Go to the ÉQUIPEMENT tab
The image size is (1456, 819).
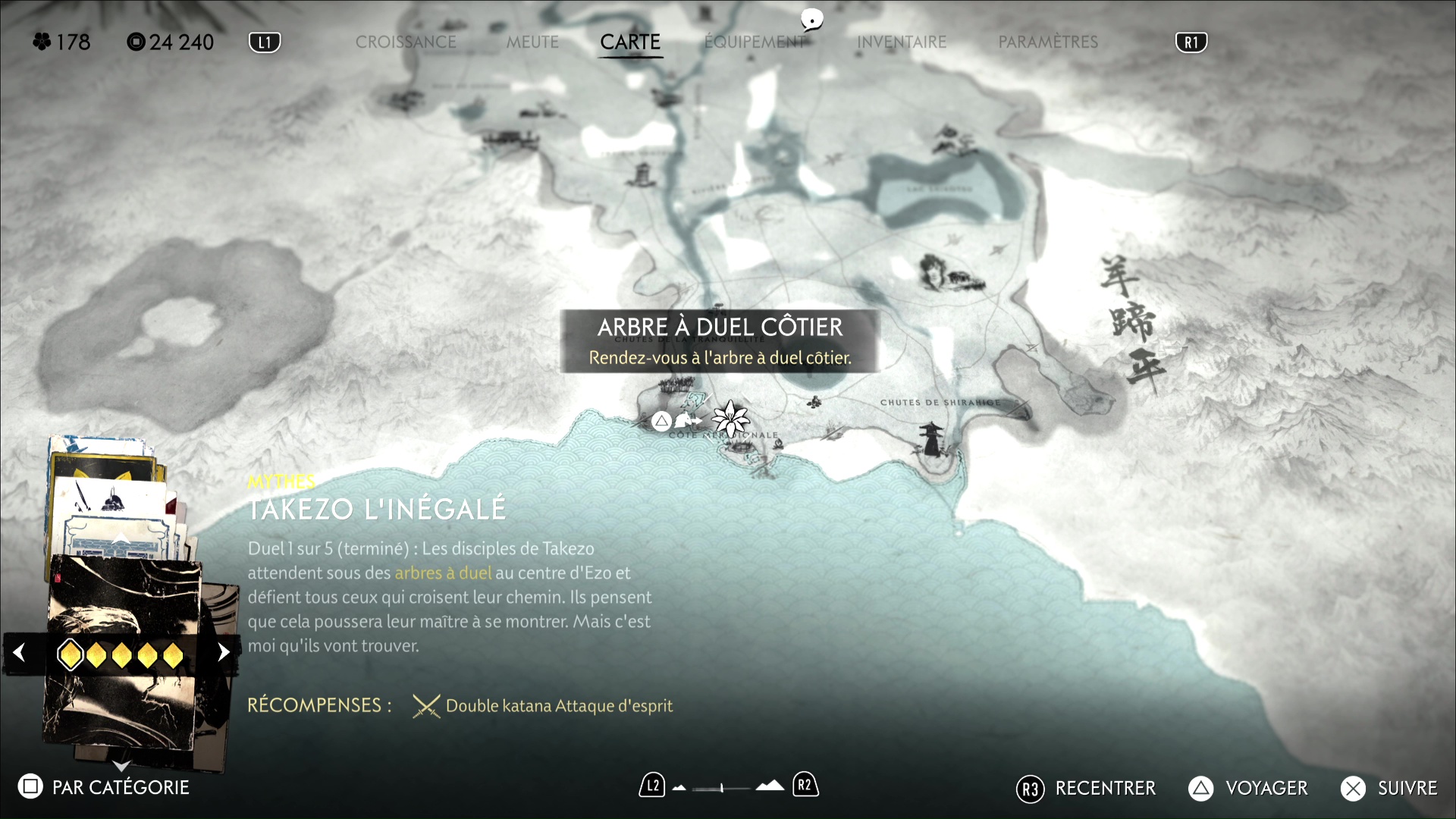click(x=755, y=42)
